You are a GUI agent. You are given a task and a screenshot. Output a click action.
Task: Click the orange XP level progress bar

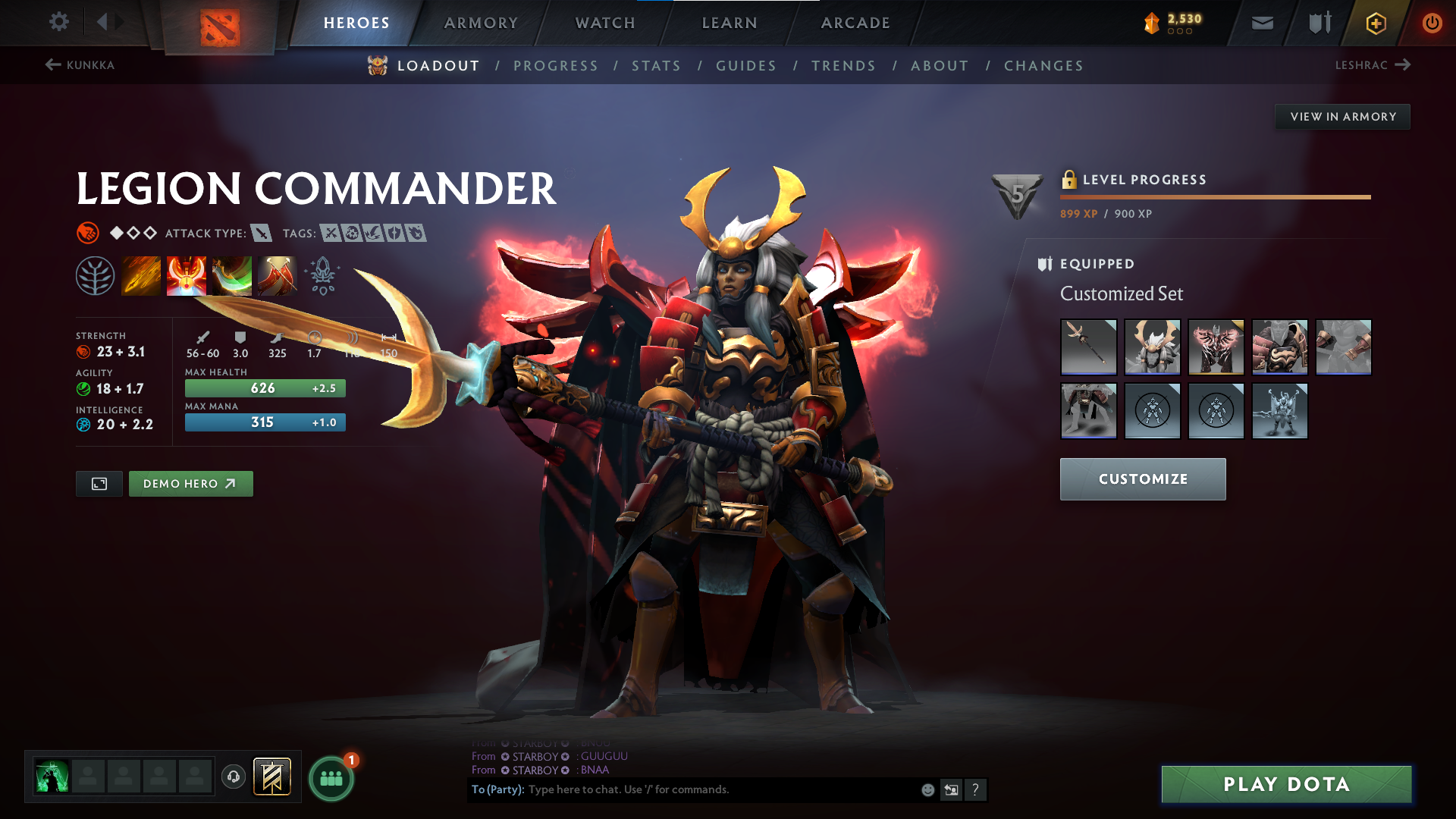pos(1213,198)
